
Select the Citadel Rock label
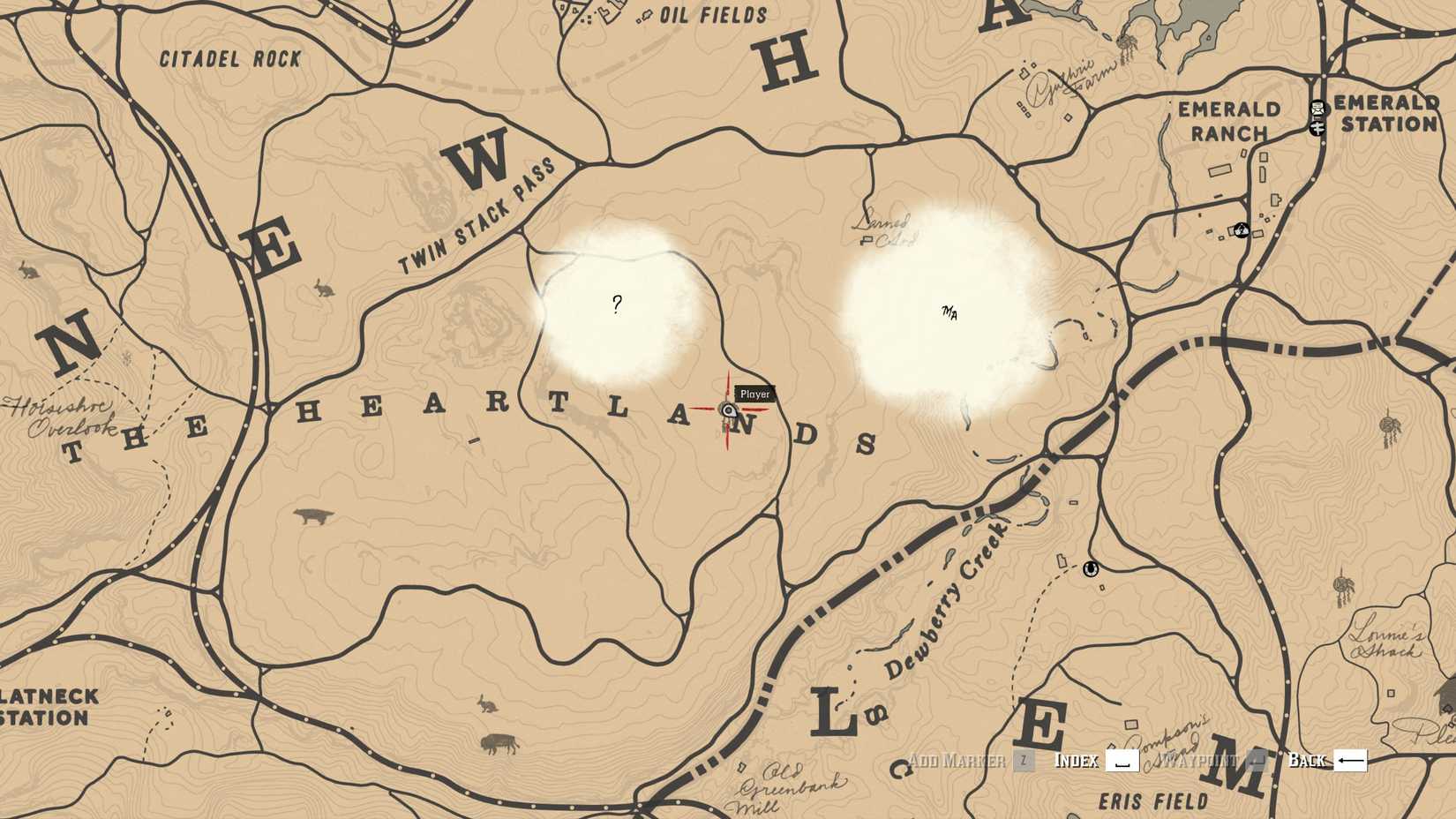coord(228,58)
